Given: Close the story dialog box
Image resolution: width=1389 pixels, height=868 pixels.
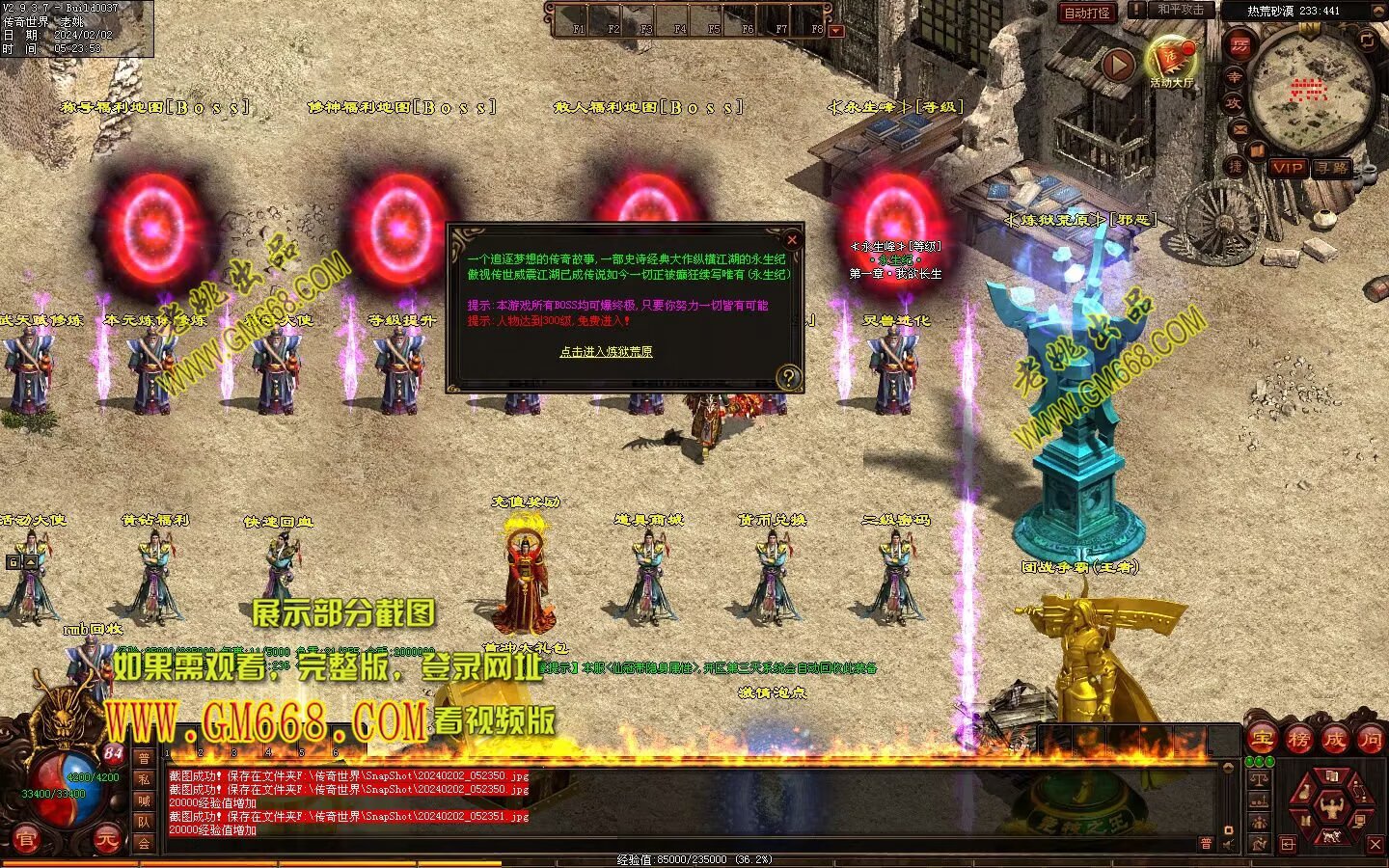Looking at the screenshot, I should pos(792,240).
